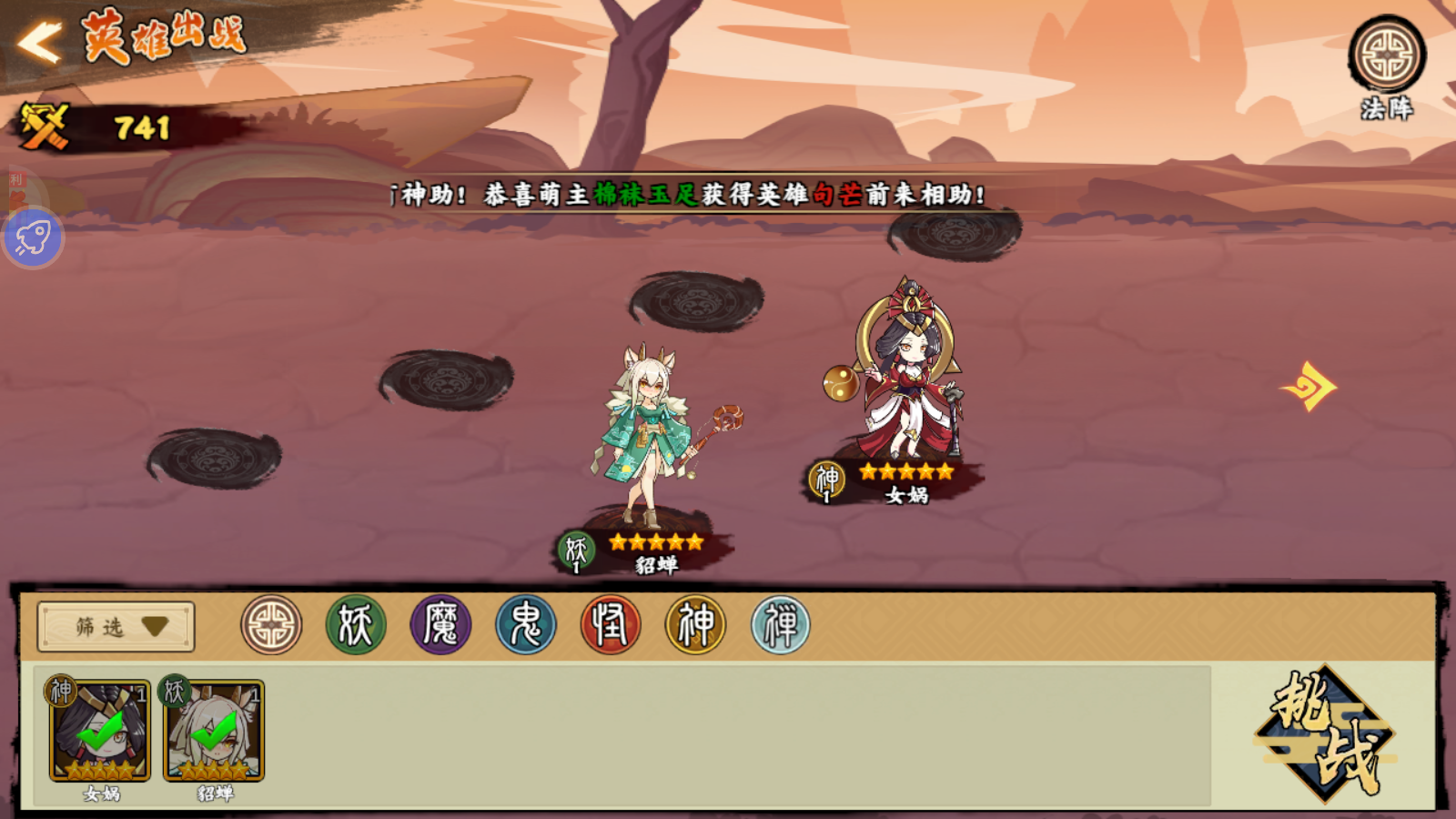The image size is (1456, 819).
Task: Filter heroes by 禅 faction
Action: click(781, 625)
